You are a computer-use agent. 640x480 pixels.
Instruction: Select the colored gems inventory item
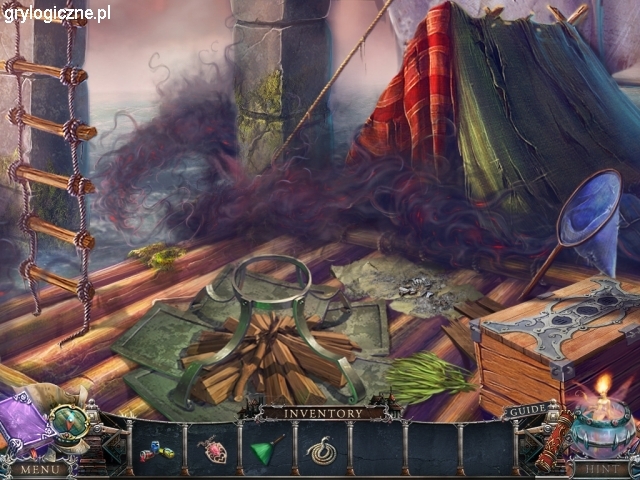tap(159, 452)
